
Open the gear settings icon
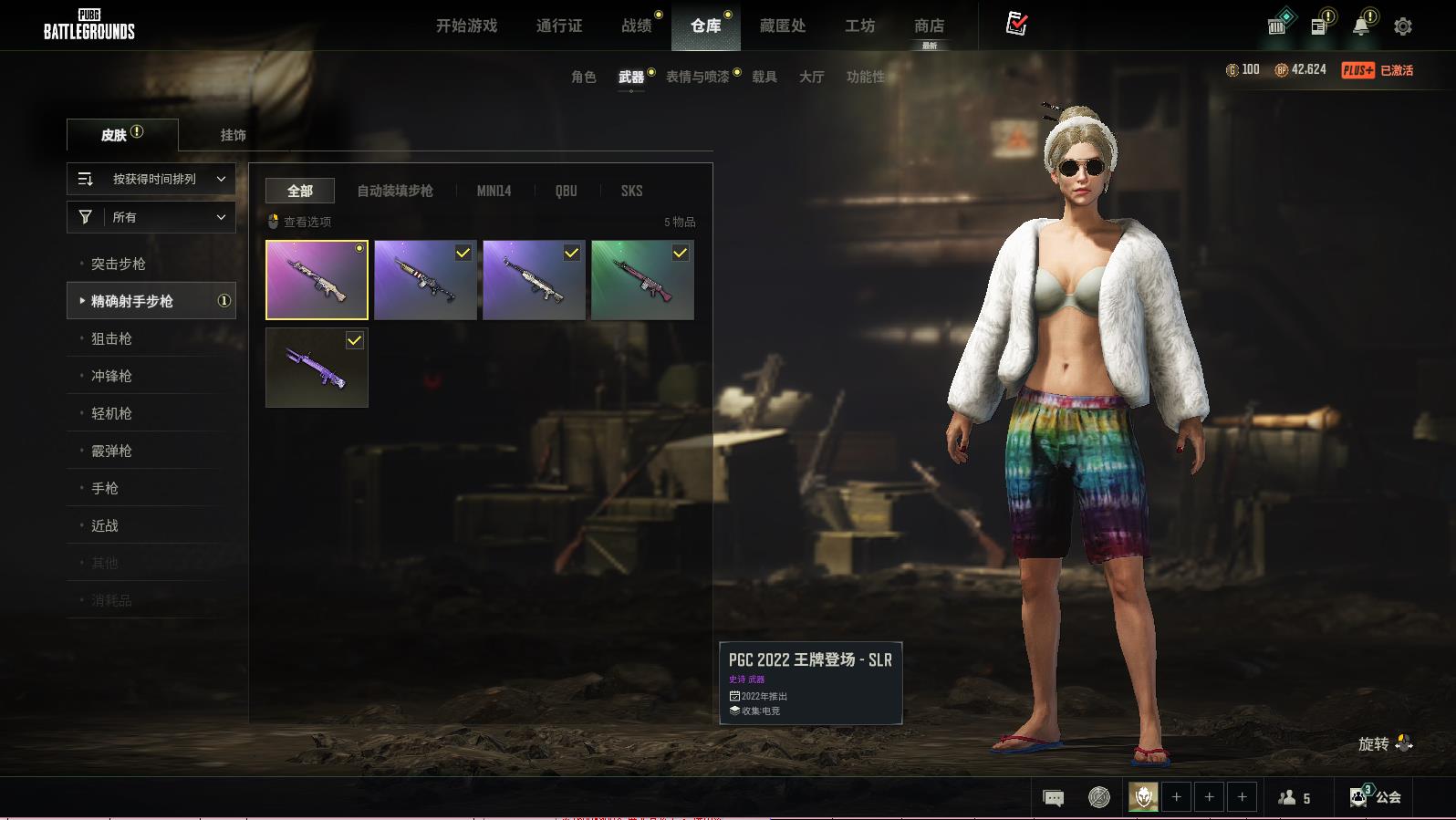click(x=1402, y=26)
